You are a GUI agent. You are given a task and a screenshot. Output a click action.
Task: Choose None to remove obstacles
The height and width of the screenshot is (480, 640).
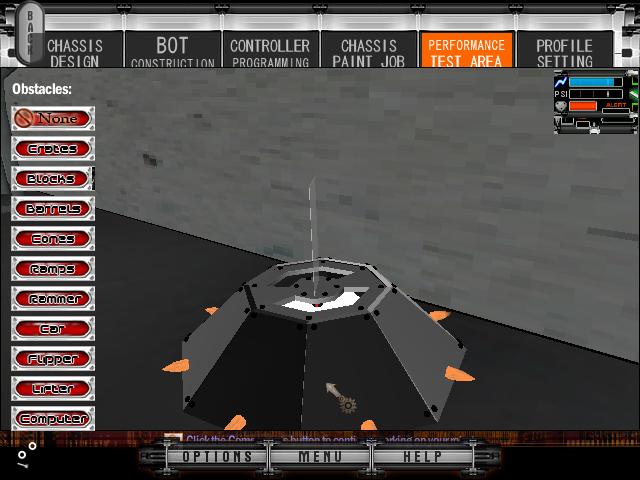tap(54, 119)
